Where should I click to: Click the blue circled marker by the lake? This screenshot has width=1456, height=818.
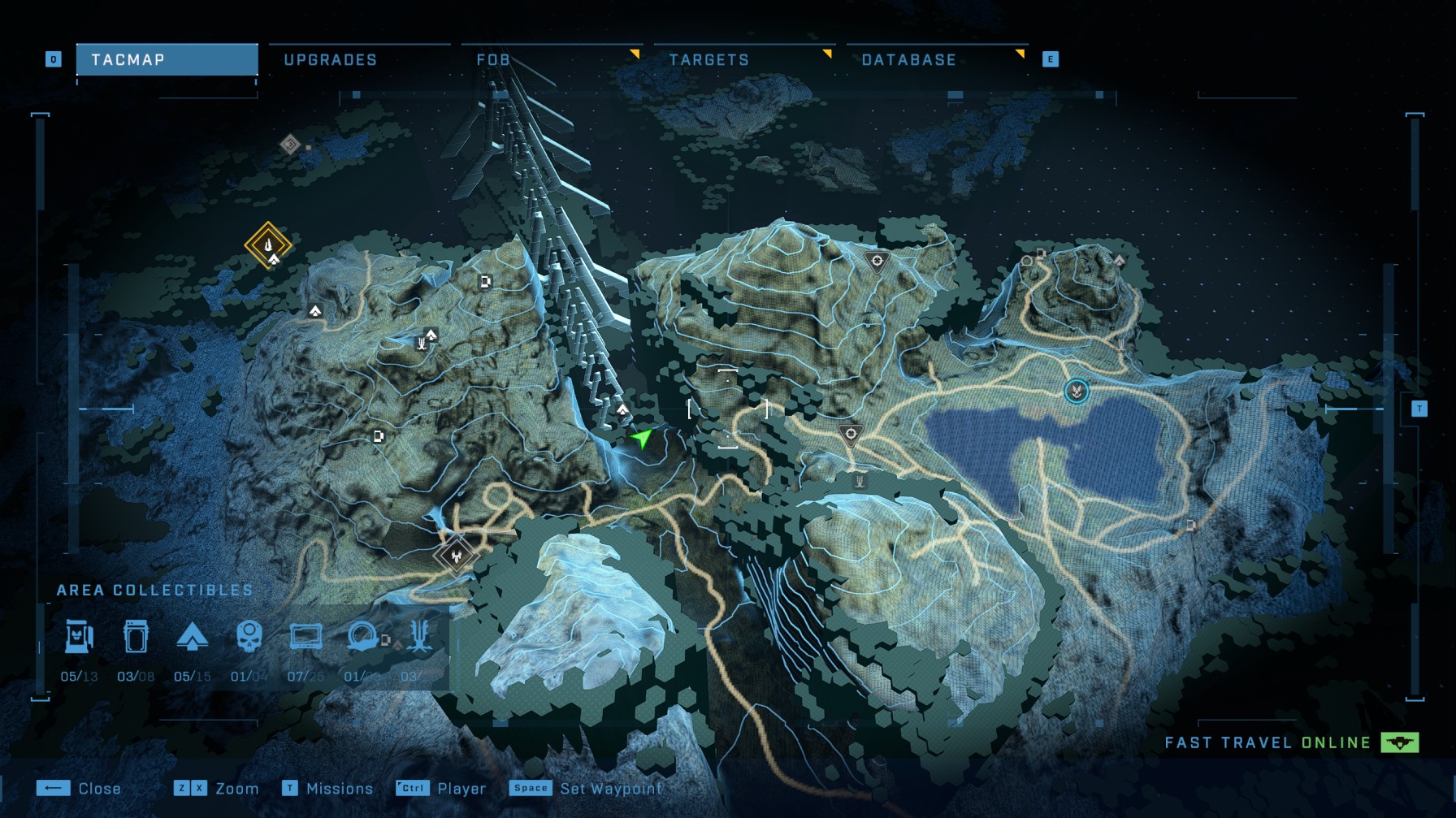coord(1077,392)
